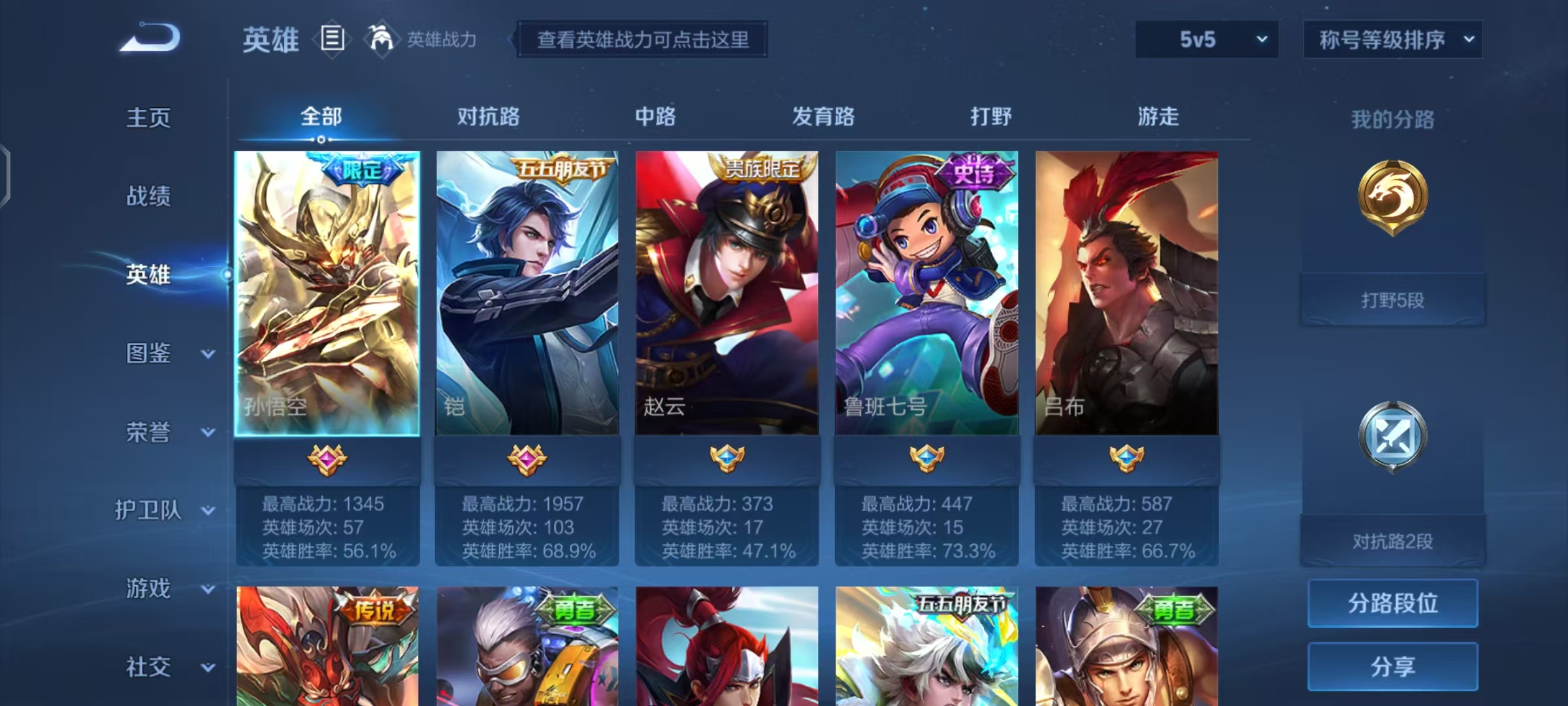Click the 分路段位 button
This screenshot has height=706, width=1568.
click(1392, 603)
